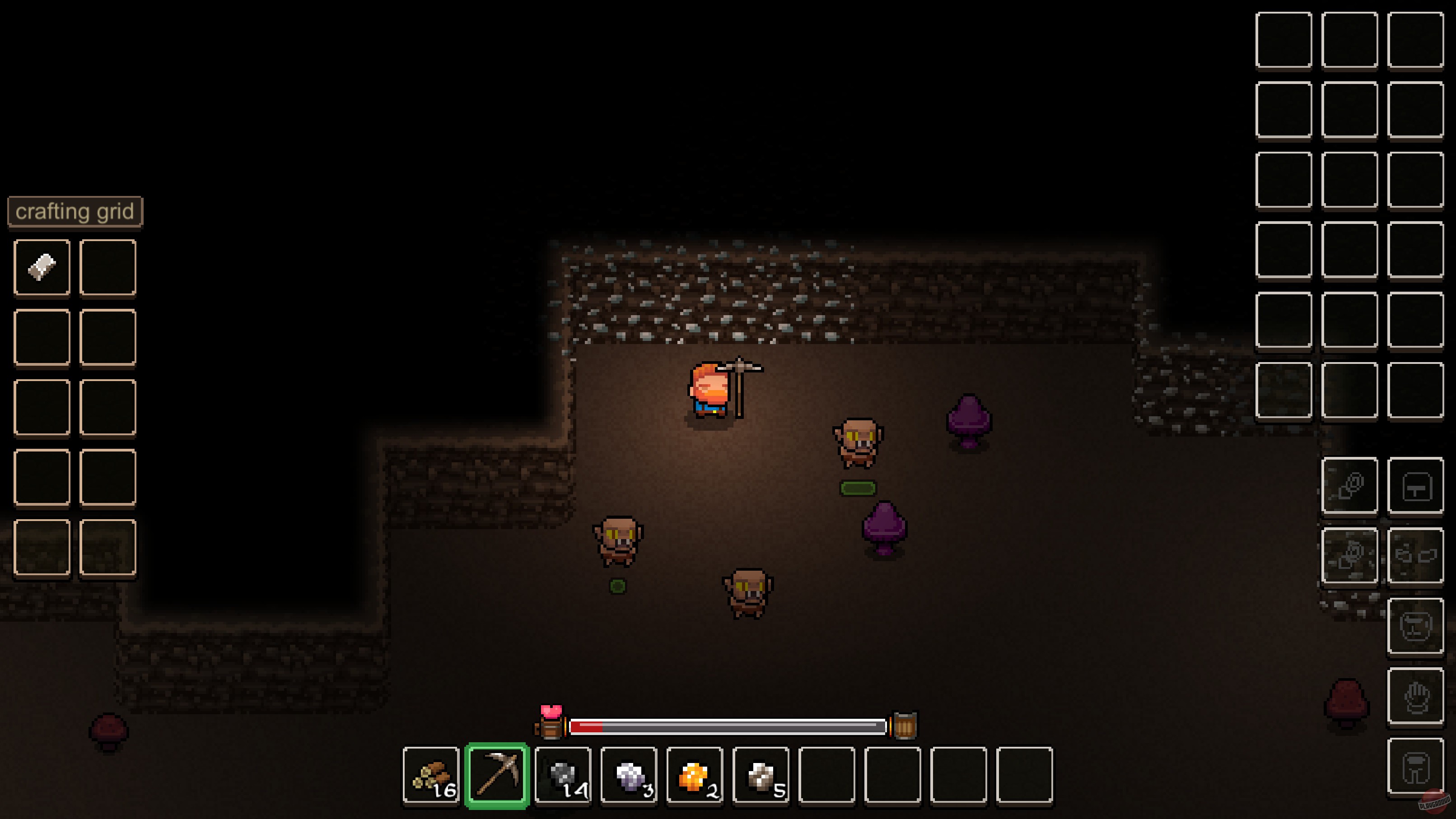Screen dimensions: 1456x819
Task: Click the glove equipment slot
Action: point(1416,696)
